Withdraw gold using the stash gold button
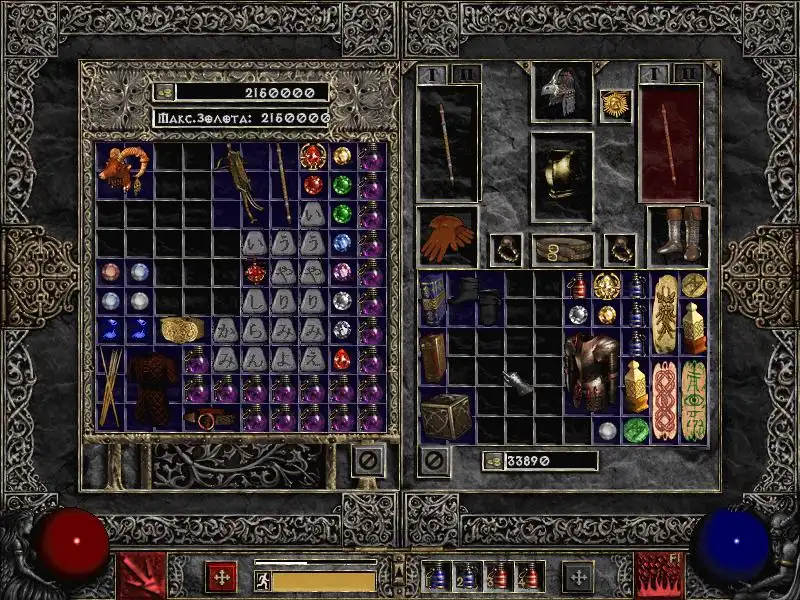Viewport: 800px width, 600px height. 165,92
